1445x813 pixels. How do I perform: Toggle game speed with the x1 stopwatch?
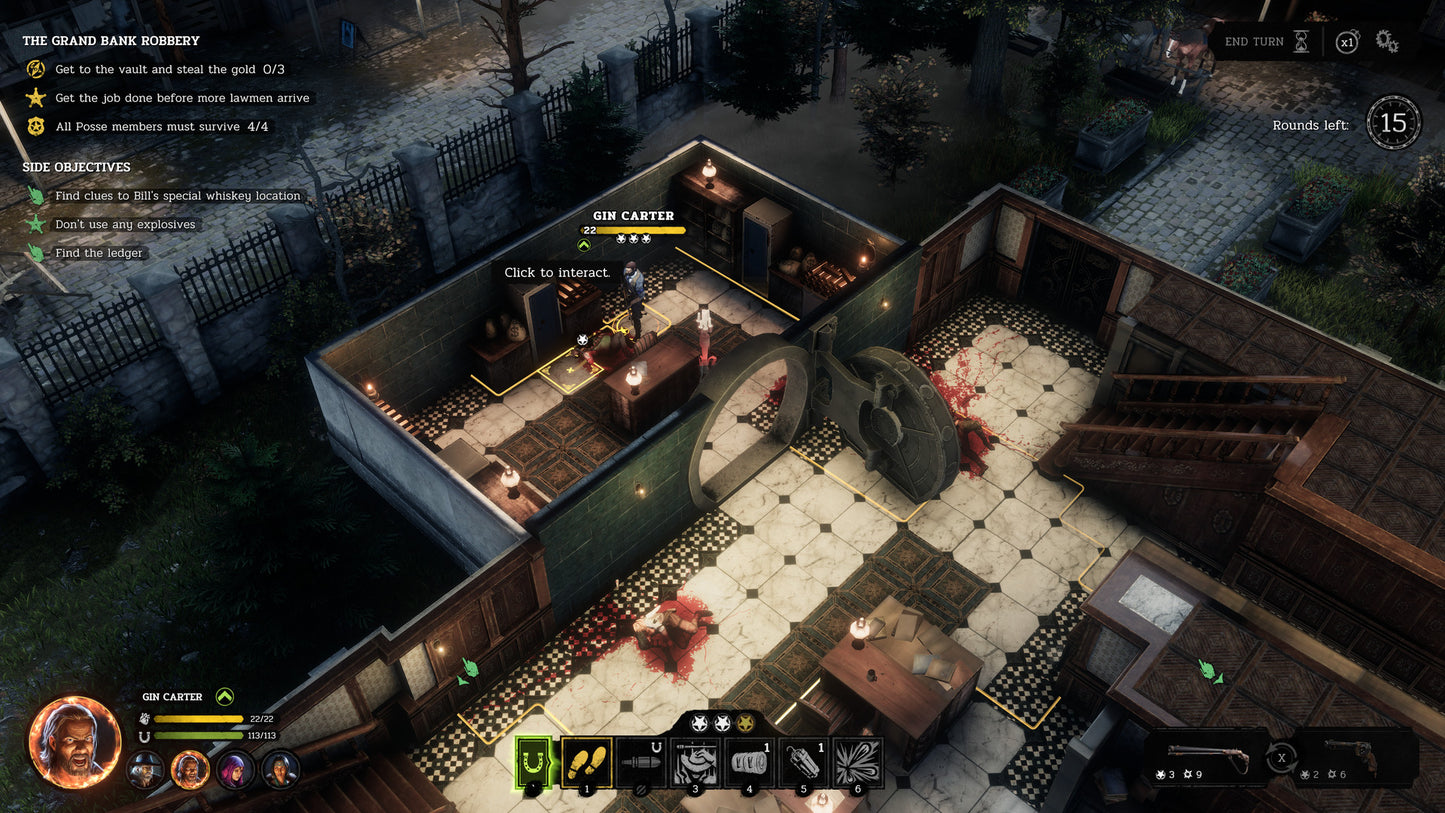(1347, 41)
